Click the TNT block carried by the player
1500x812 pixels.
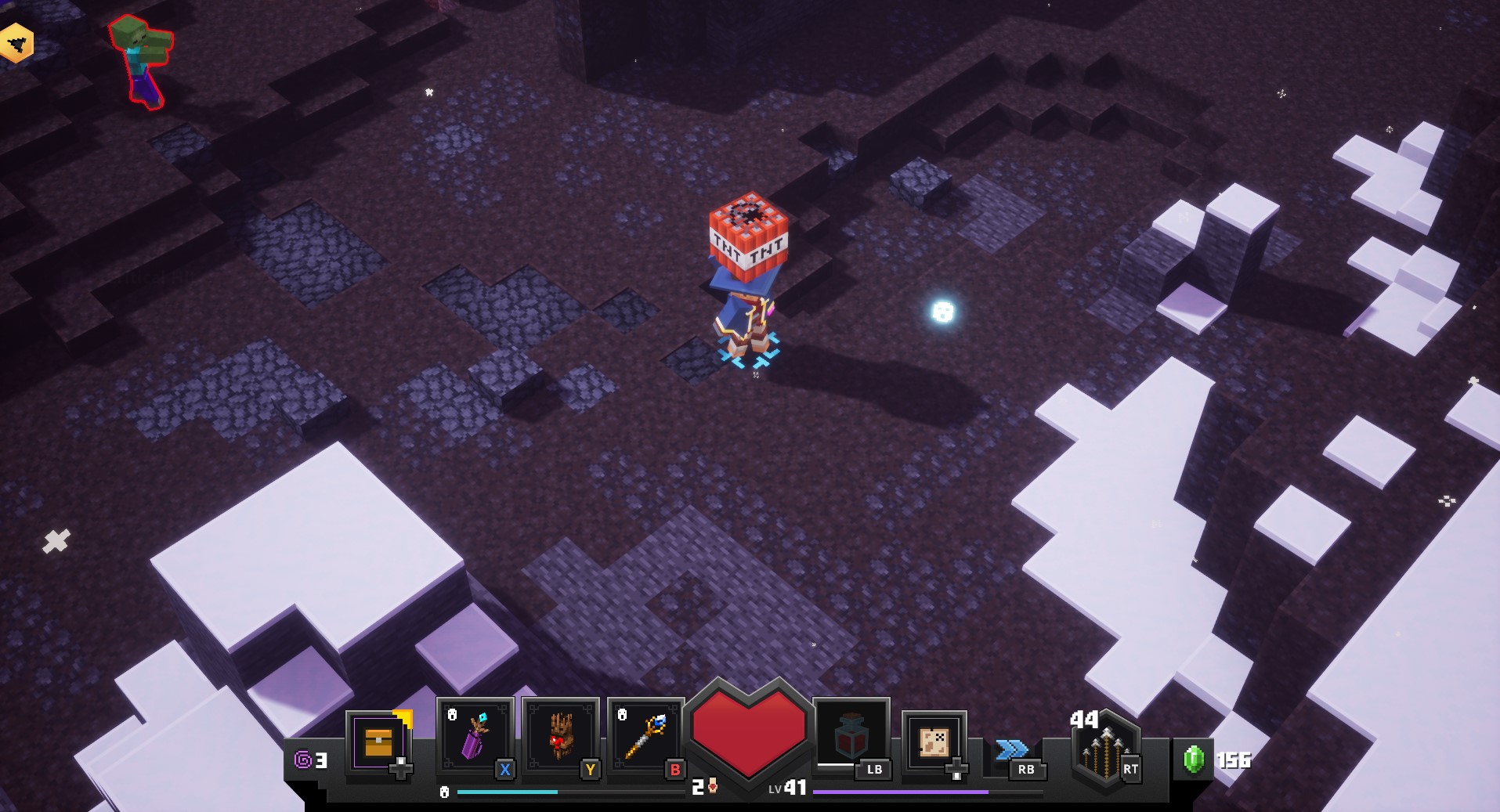coord(750,235)
